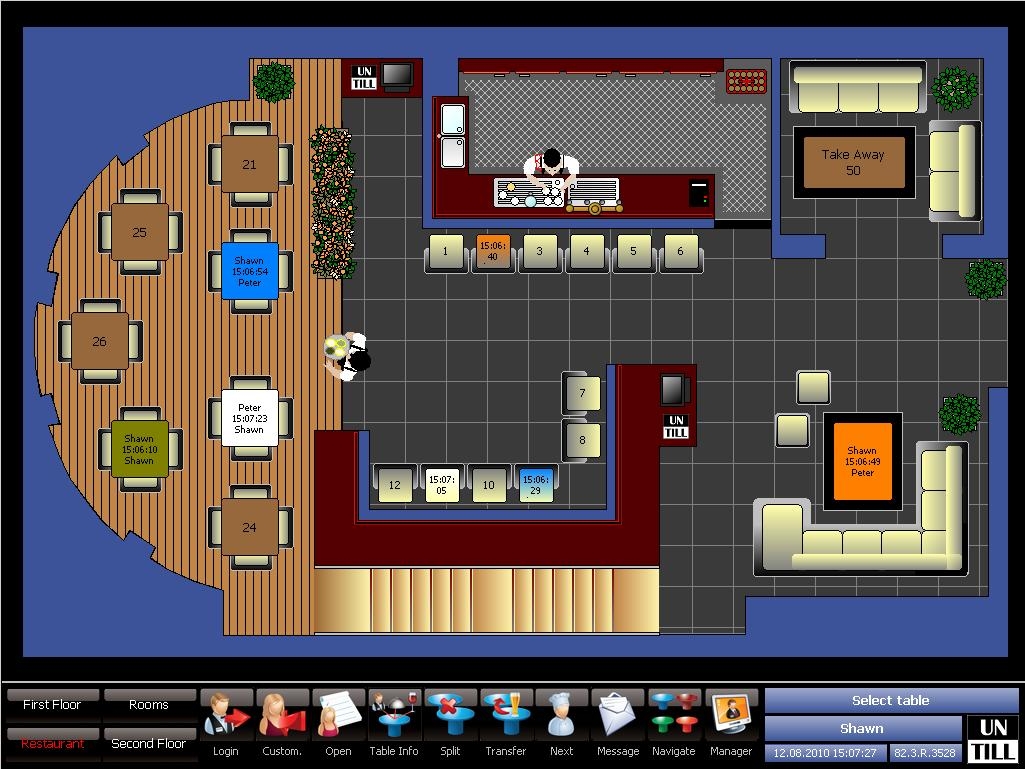
Task: Open the Rooms floor plan
Action: pos(149,704)
